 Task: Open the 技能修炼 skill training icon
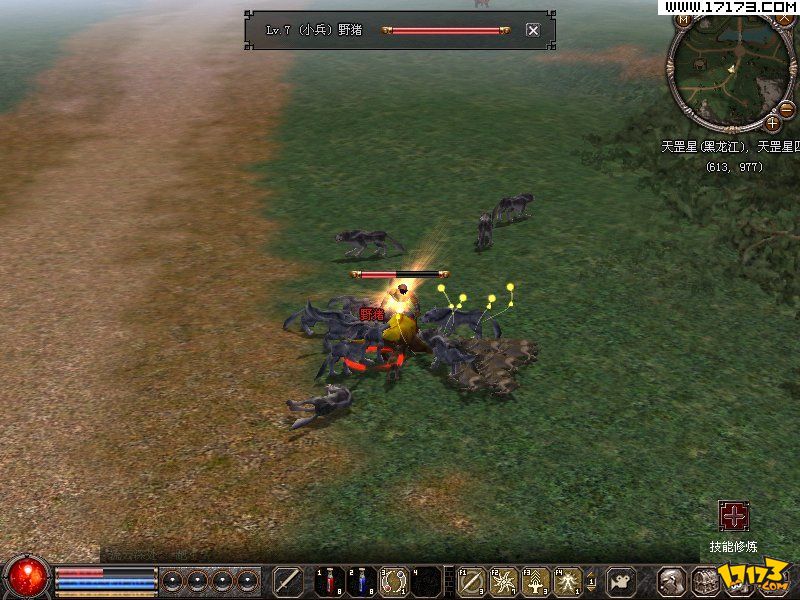pos(734,516)
